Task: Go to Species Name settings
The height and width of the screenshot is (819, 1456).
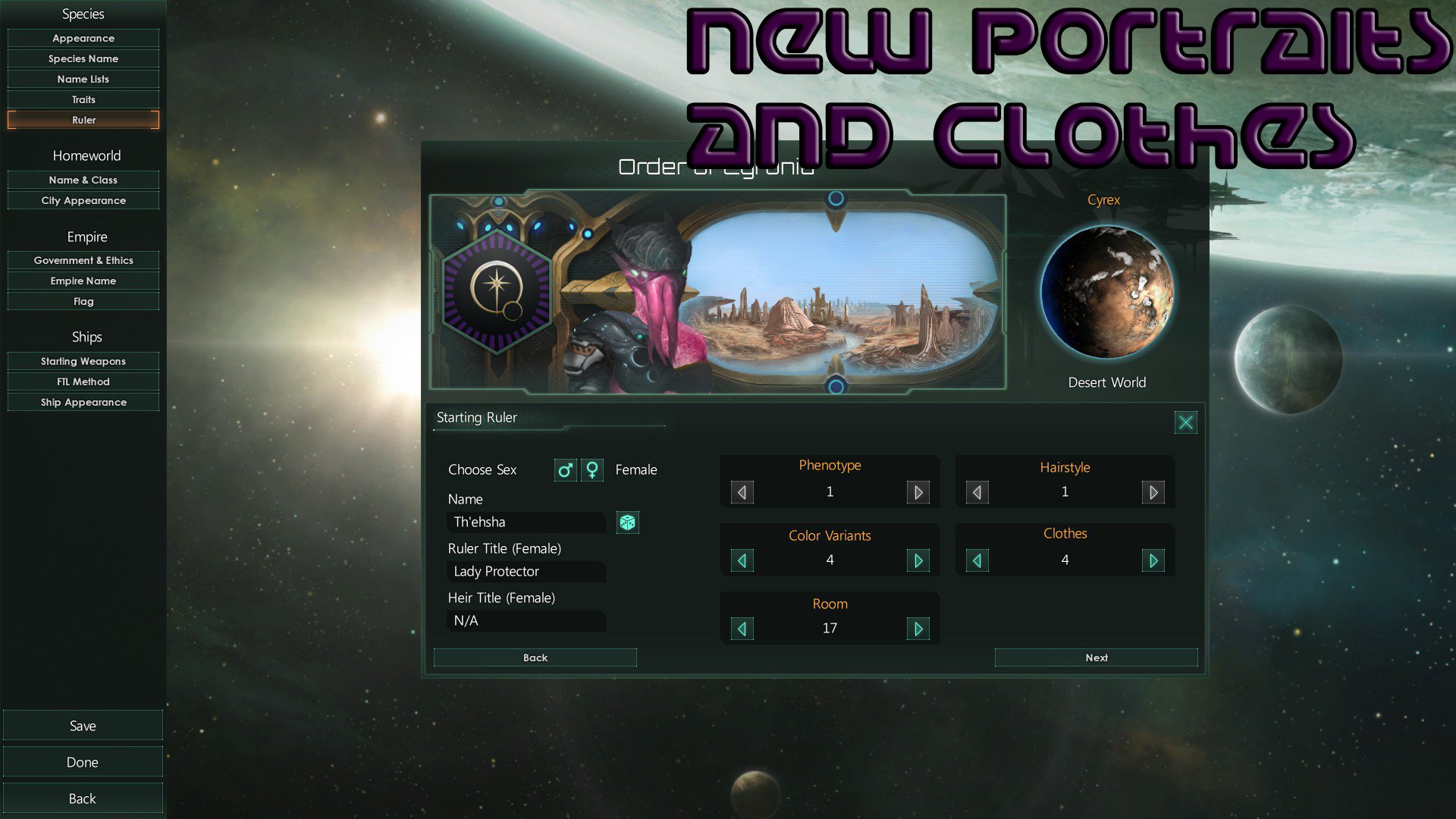Action: click(x=83, y=58)
